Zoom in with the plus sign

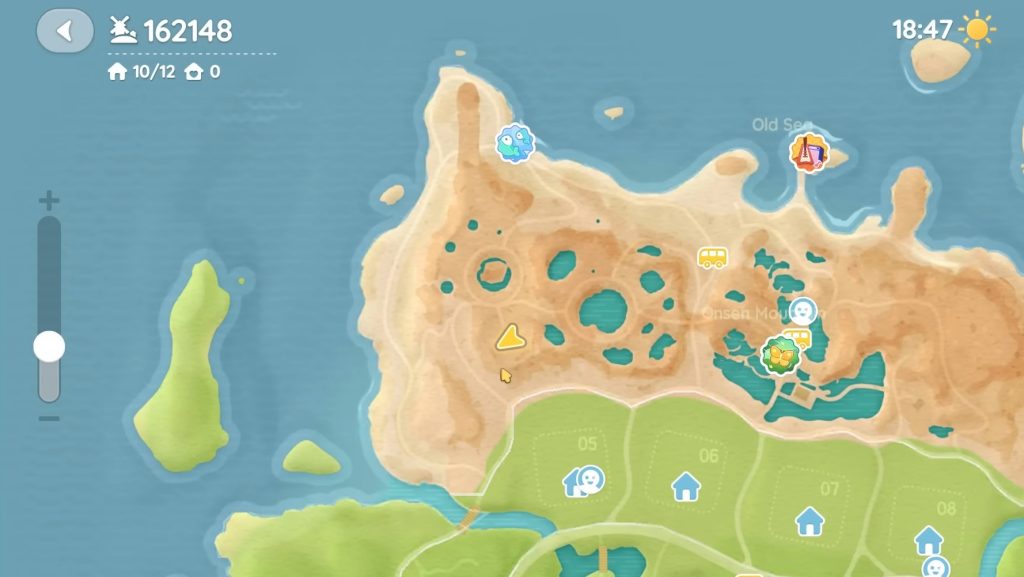point(49,201)
